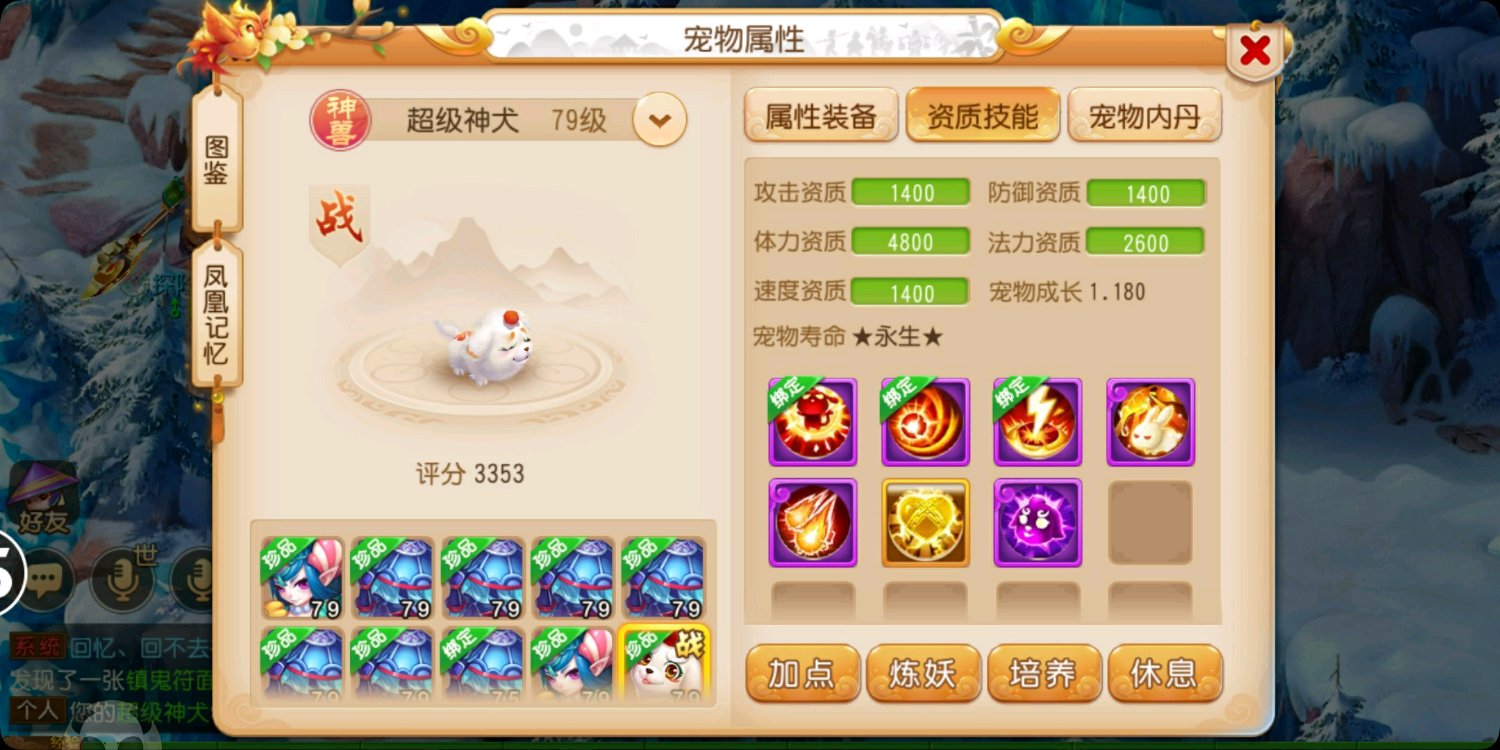Image resolution: width=1500 pixels, height=750 pixels.
Task: Click the 休息 rest button
Action: [x=1164, y=674]
